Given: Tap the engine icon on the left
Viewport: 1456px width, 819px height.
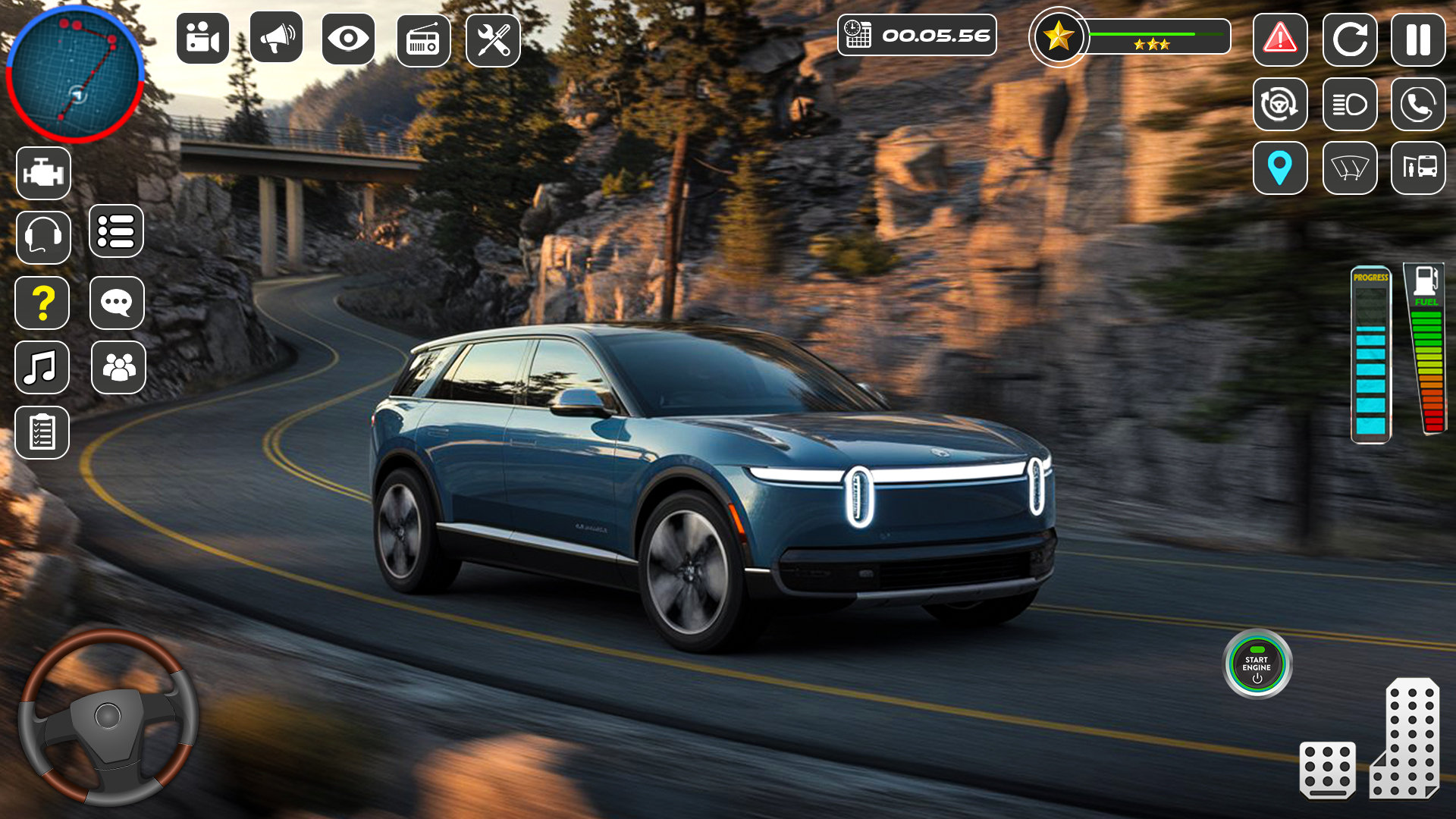Looking at the screenshot, I should (x=43, y=172).
